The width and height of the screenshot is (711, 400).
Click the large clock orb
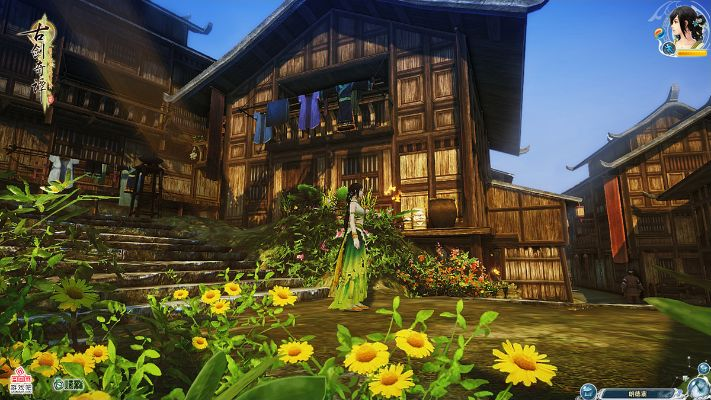701,391
